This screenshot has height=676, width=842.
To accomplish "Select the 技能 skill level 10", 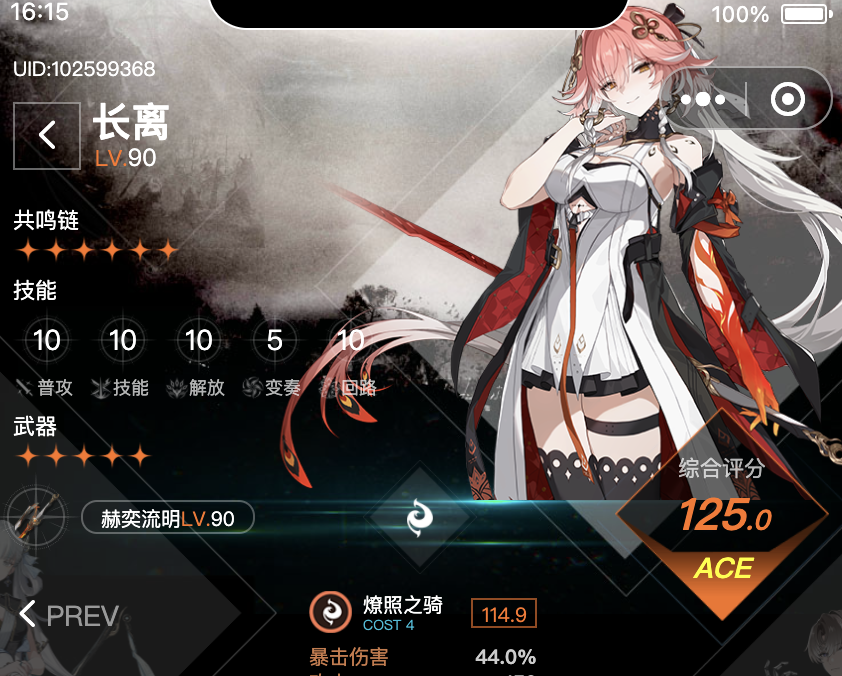I will point(123,341).
